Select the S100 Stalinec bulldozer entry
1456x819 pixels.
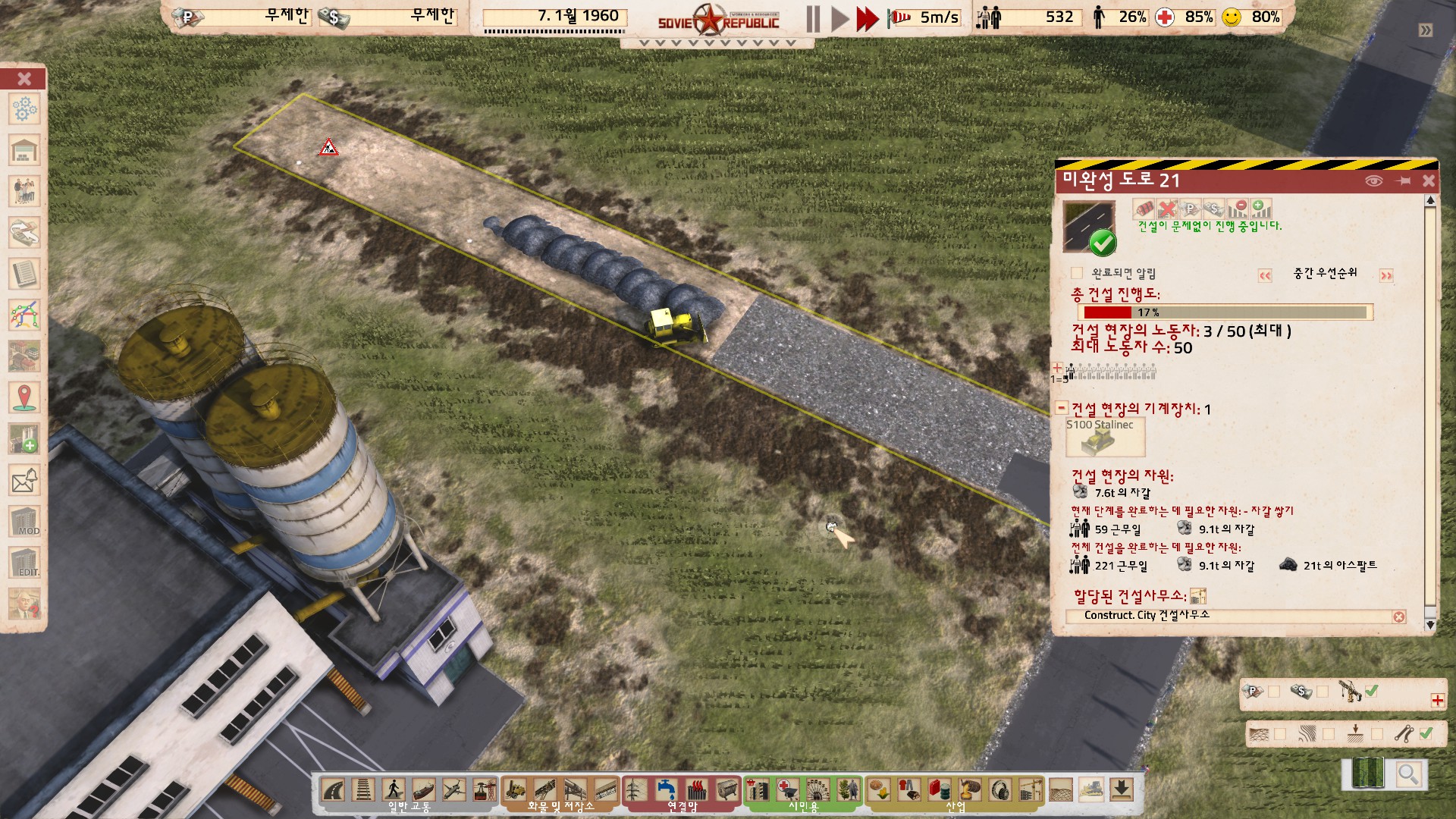tap(1104, 438)
